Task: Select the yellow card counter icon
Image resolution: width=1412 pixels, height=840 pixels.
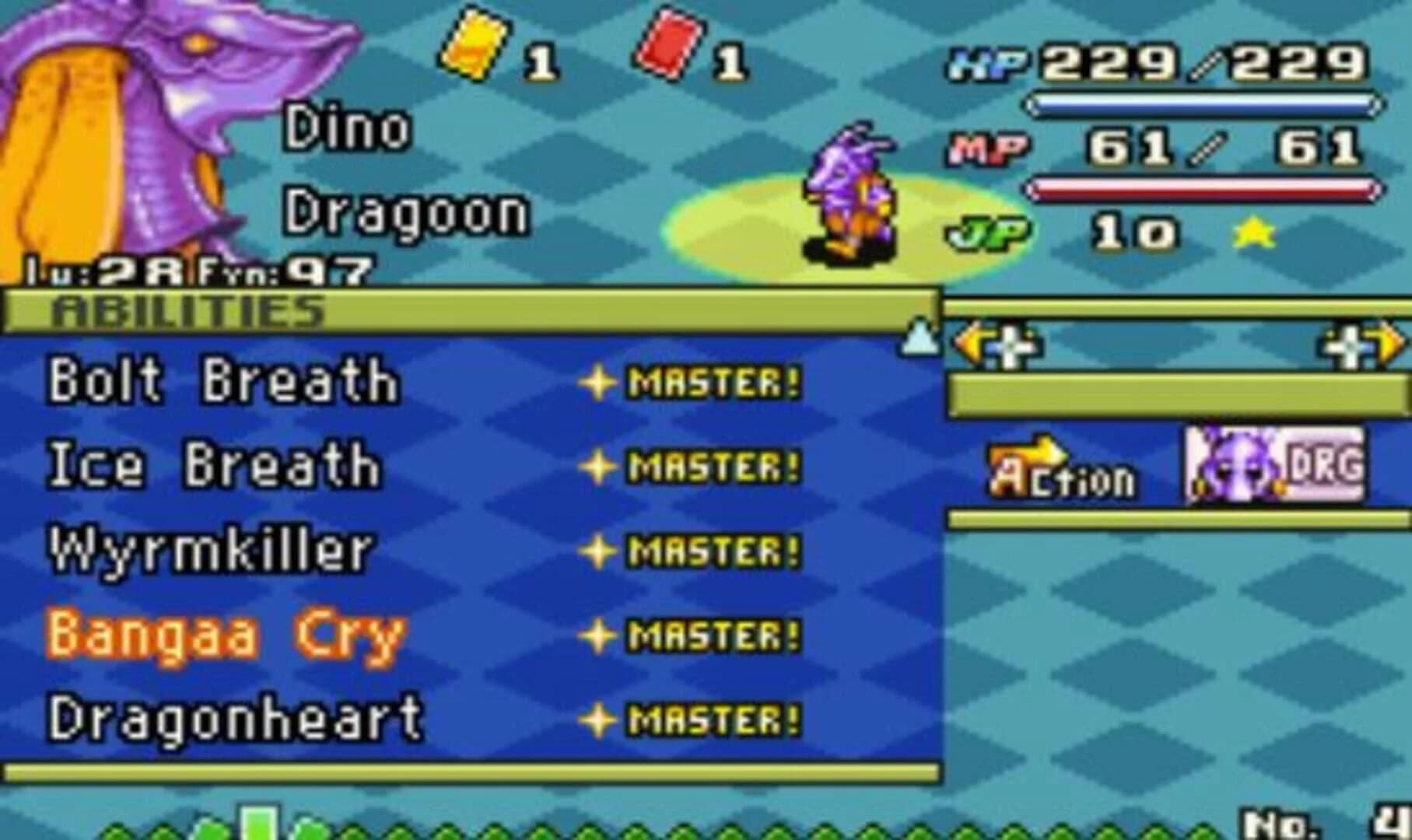Action: (x=471, y=44)
